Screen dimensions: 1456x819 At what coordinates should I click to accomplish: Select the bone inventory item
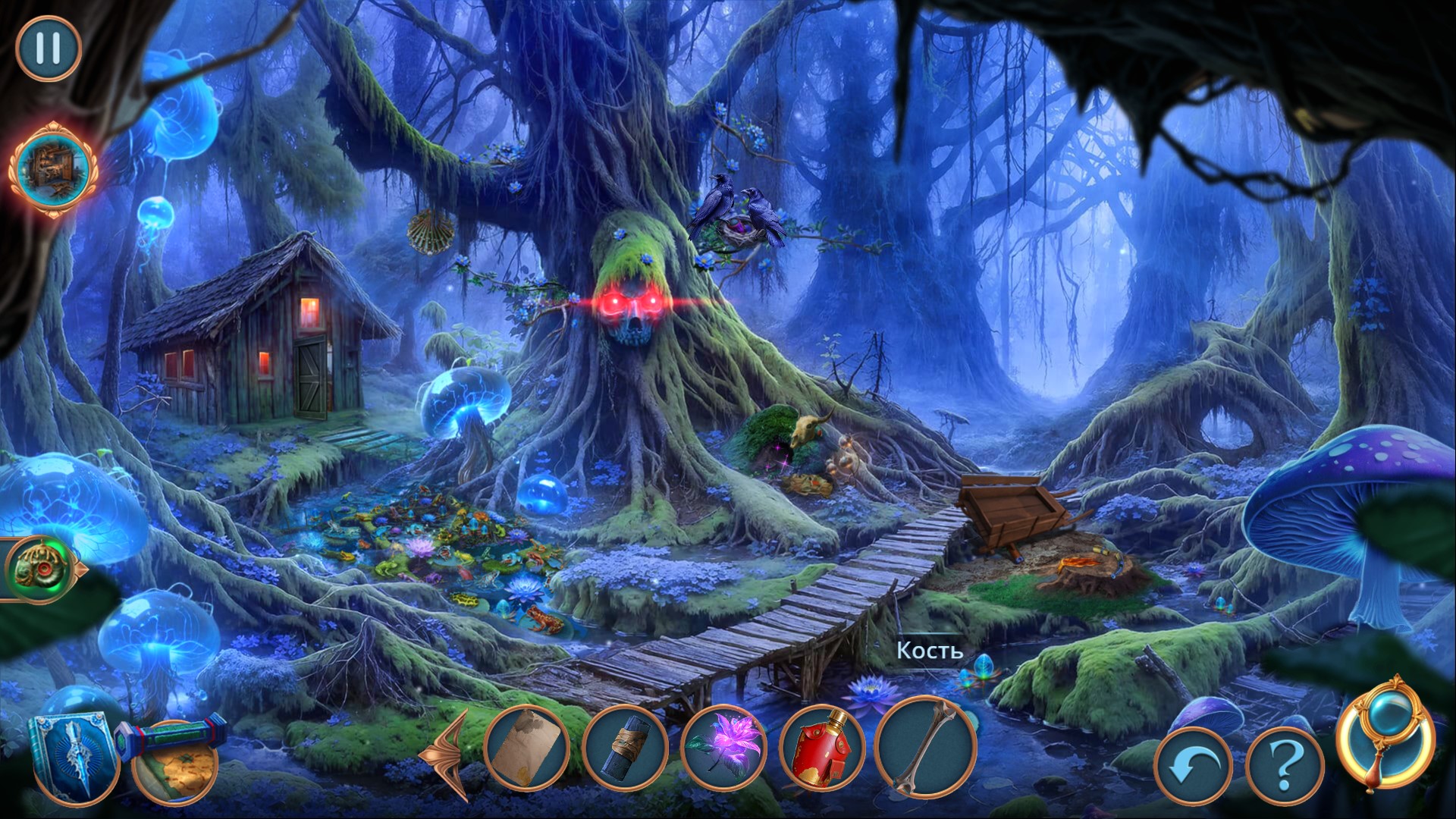[926, 746]
